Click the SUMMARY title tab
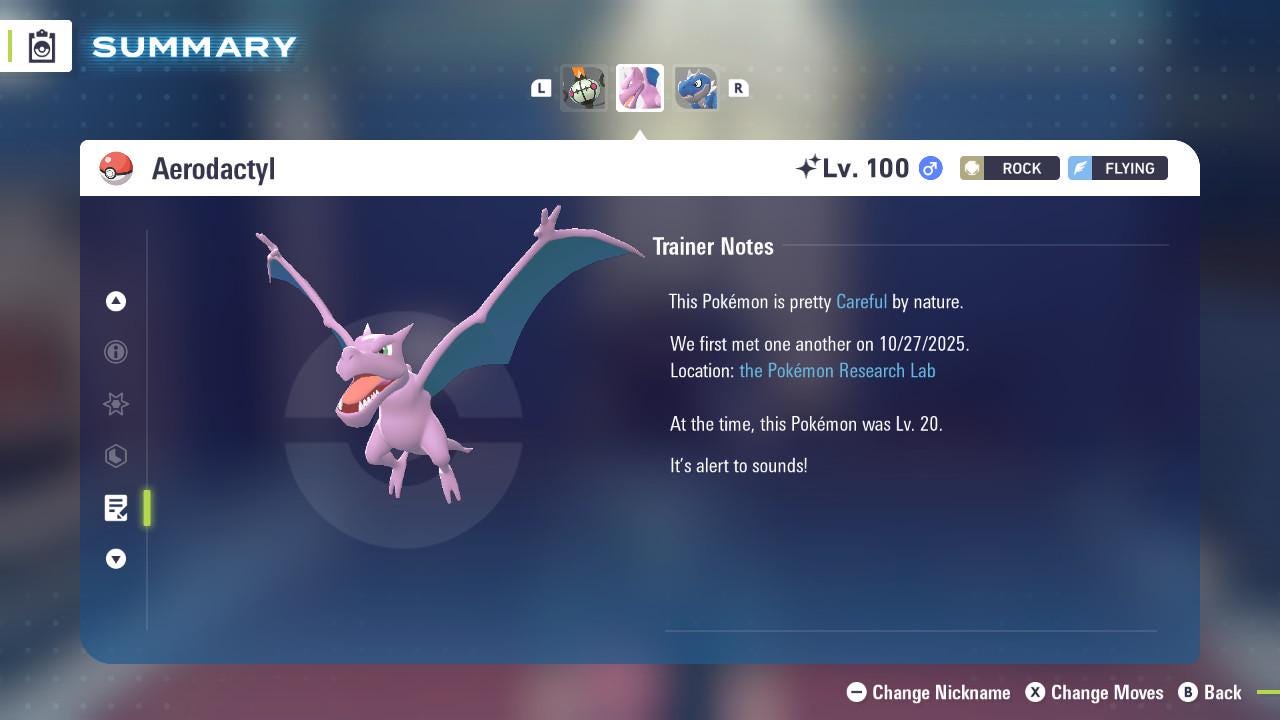The width and height of the screenshot is (1280, 720). pos(192,46)
